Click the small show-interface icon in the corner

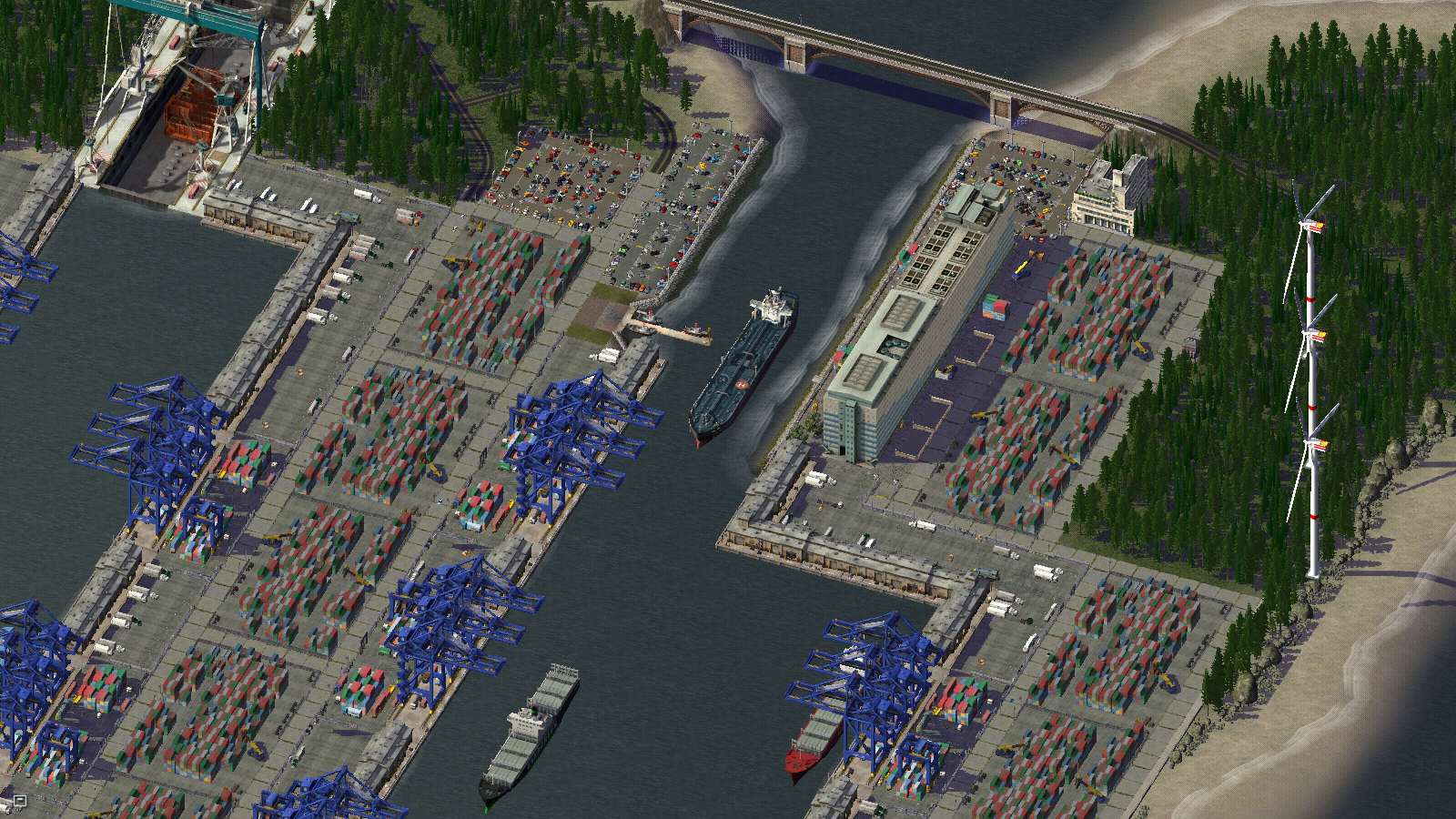tap(19, 801)
